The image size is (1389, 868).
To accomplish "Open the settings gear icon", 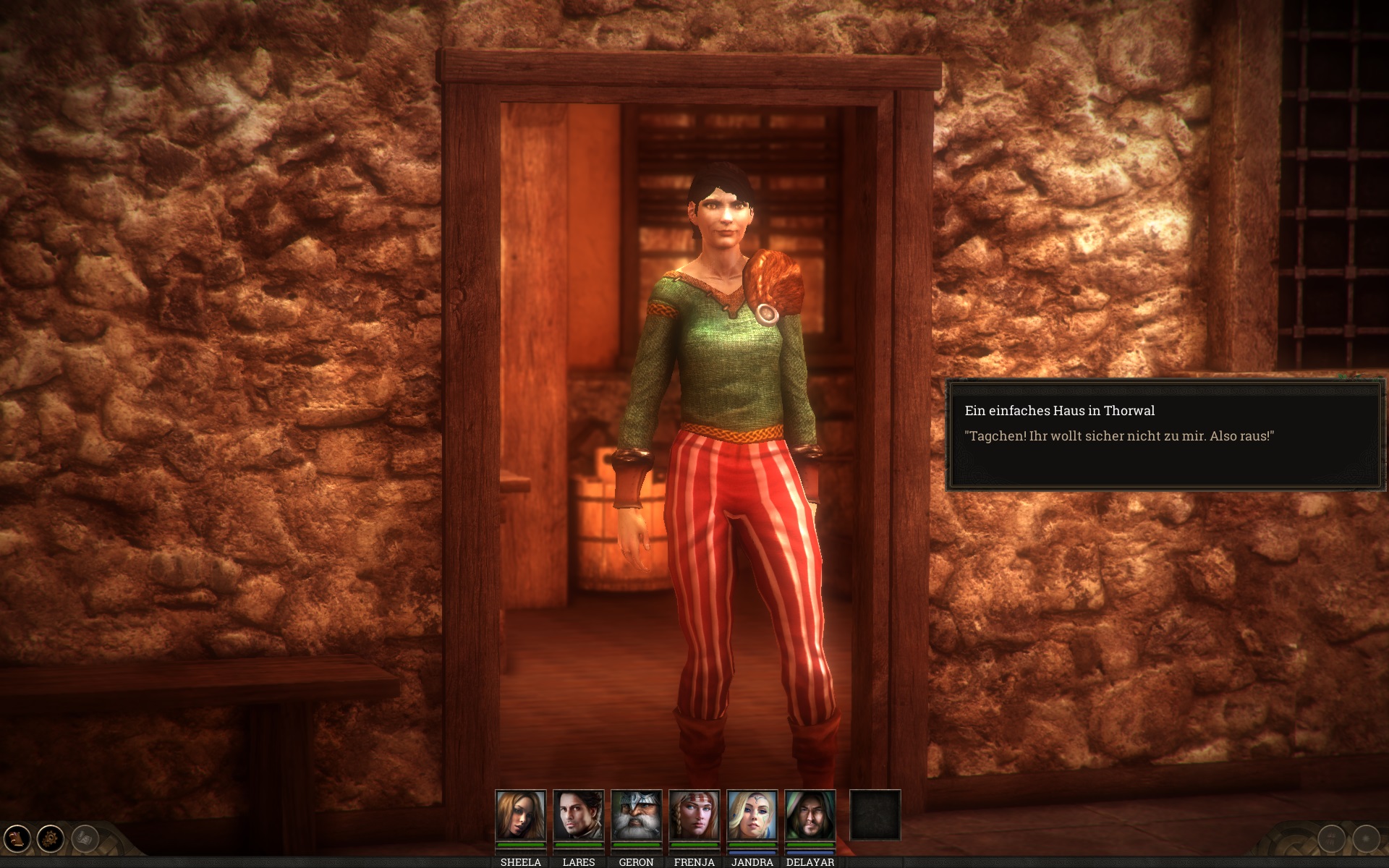I will click(51, 839).
